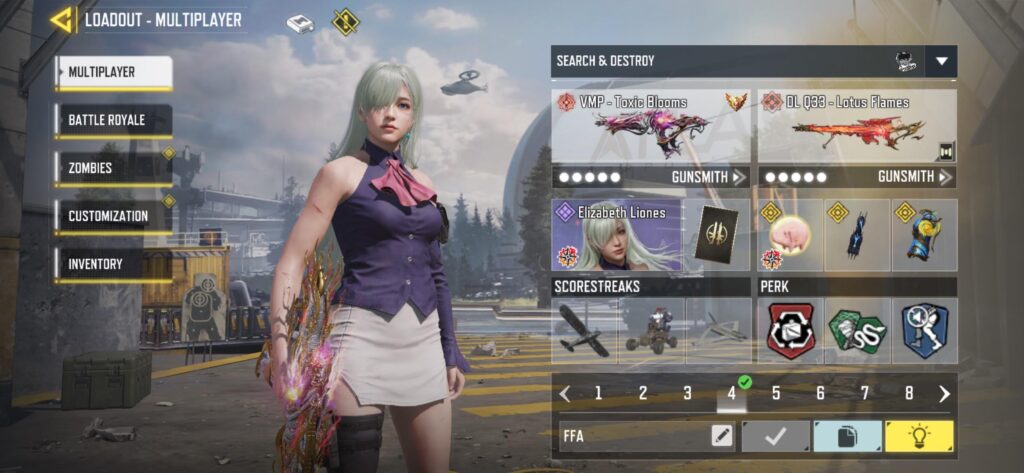Open the blue perk slot
1024x473 pixels.
pos(924,332)
